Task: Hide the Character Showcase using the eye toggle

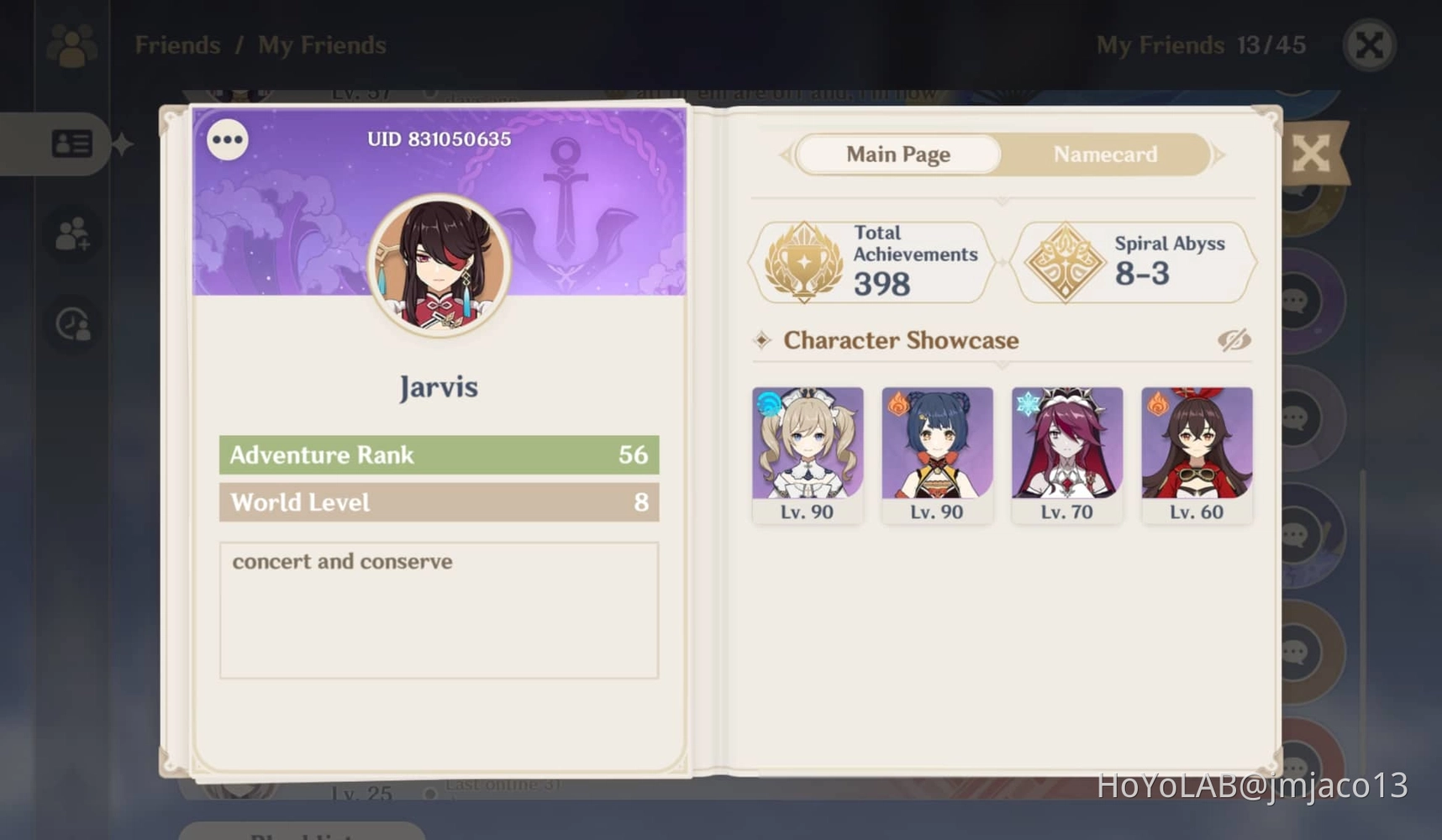Action: click(x=1236, y=340)
